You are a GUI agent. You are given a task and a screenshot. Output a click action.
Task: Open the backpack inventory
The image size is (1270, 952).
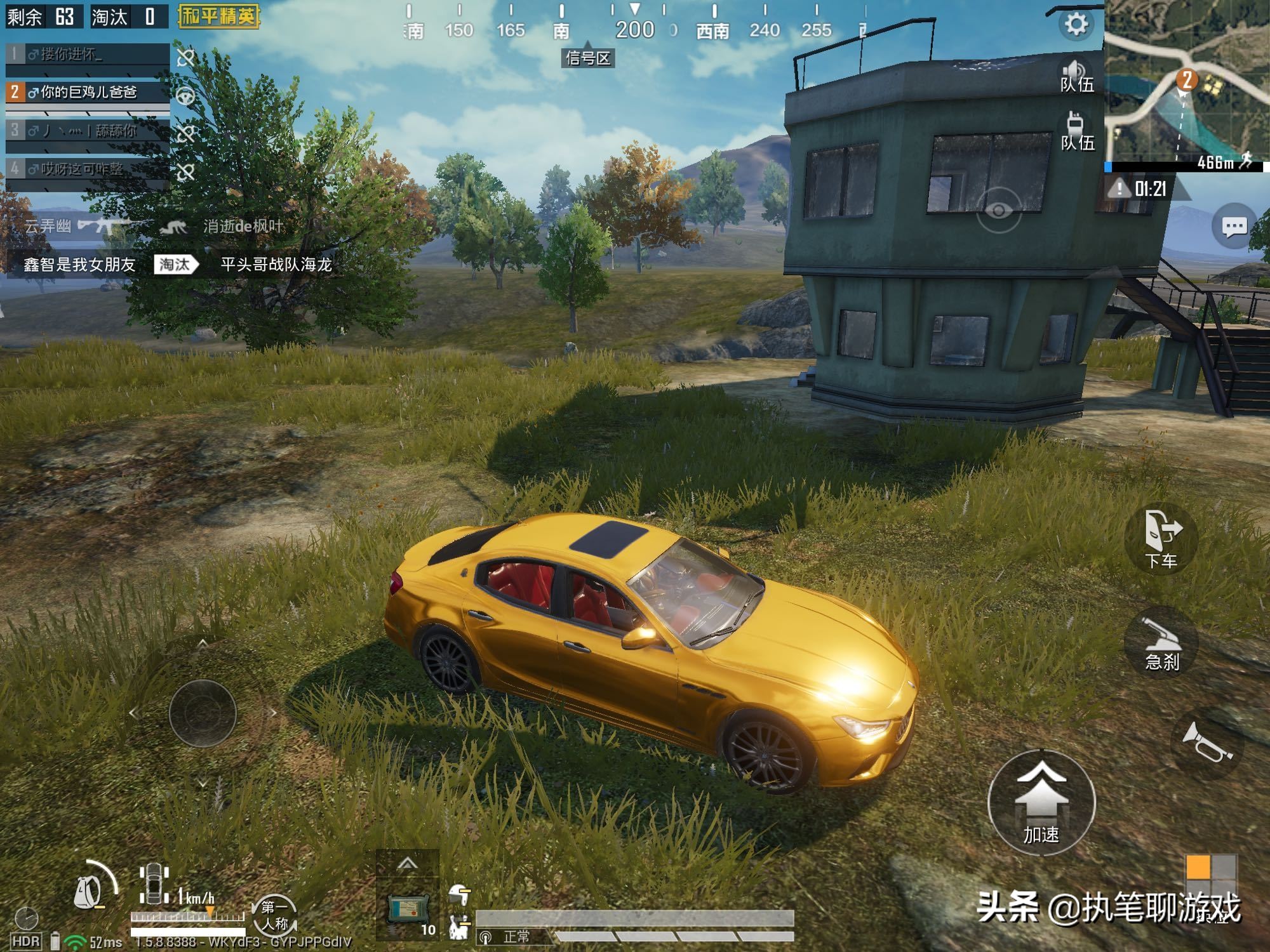[x=89, y=891]
